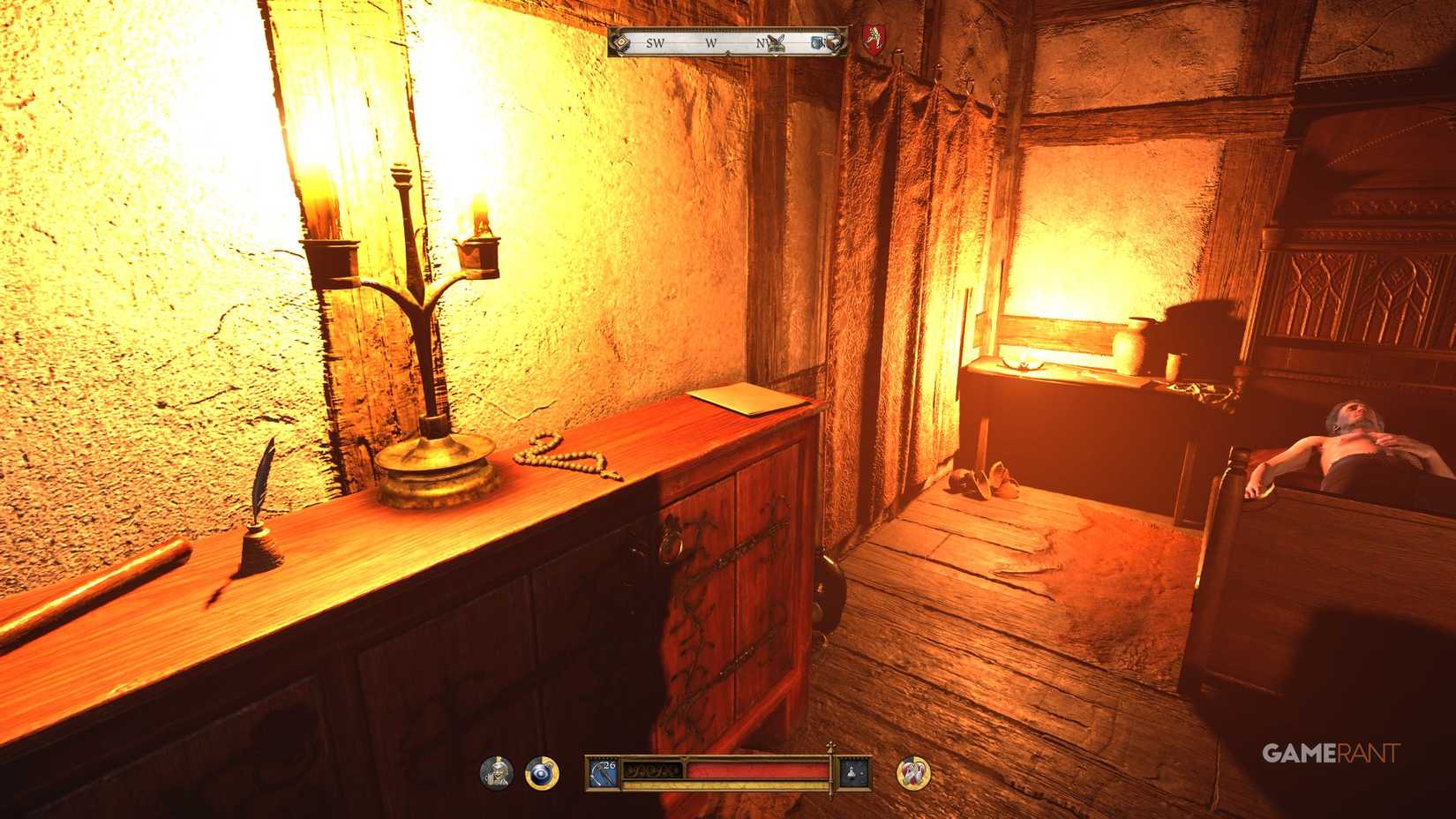1456x819 pixels.
Task: Toggle the cross marker atop the stamina bar
Action: coord(829,747)
